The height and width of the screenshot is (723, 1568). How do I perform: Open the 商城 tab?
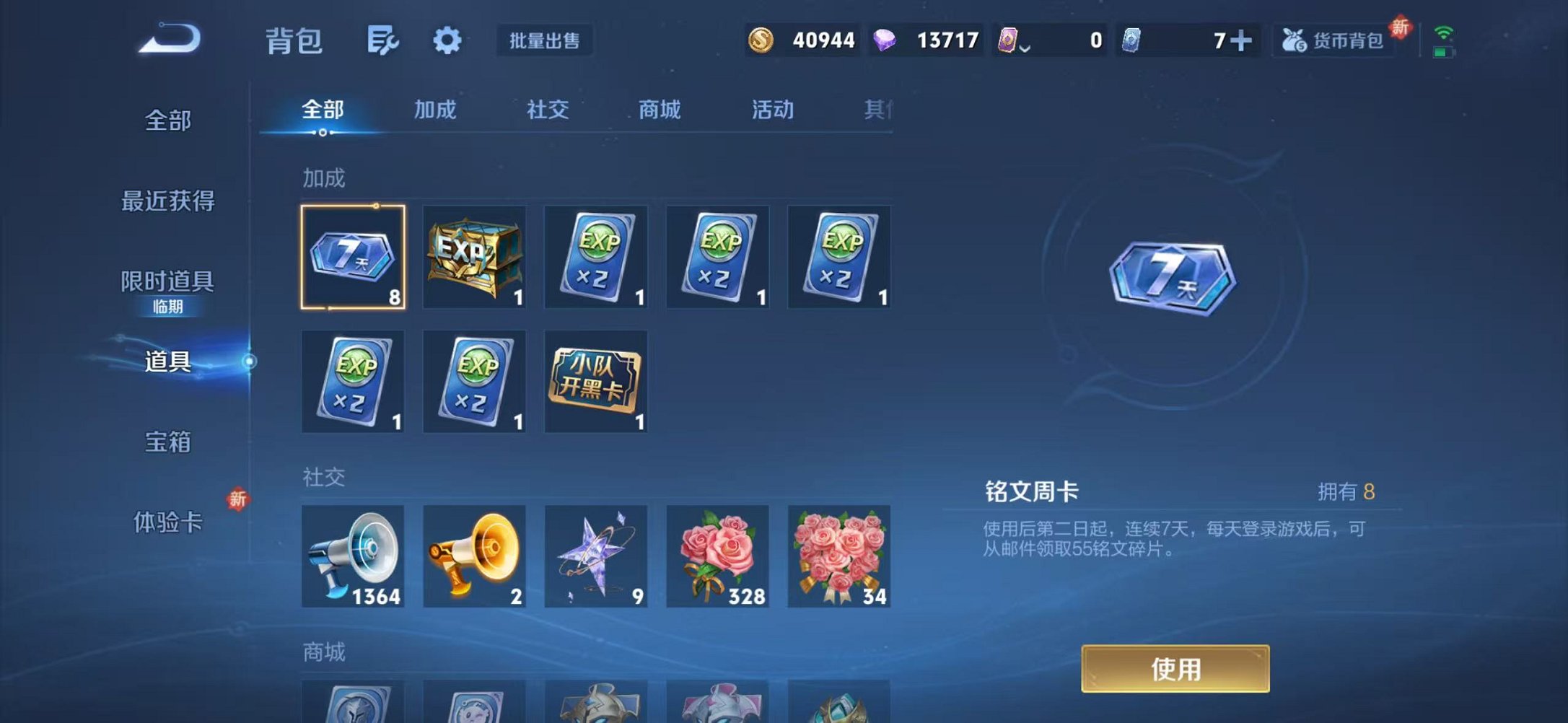point(658,110)
